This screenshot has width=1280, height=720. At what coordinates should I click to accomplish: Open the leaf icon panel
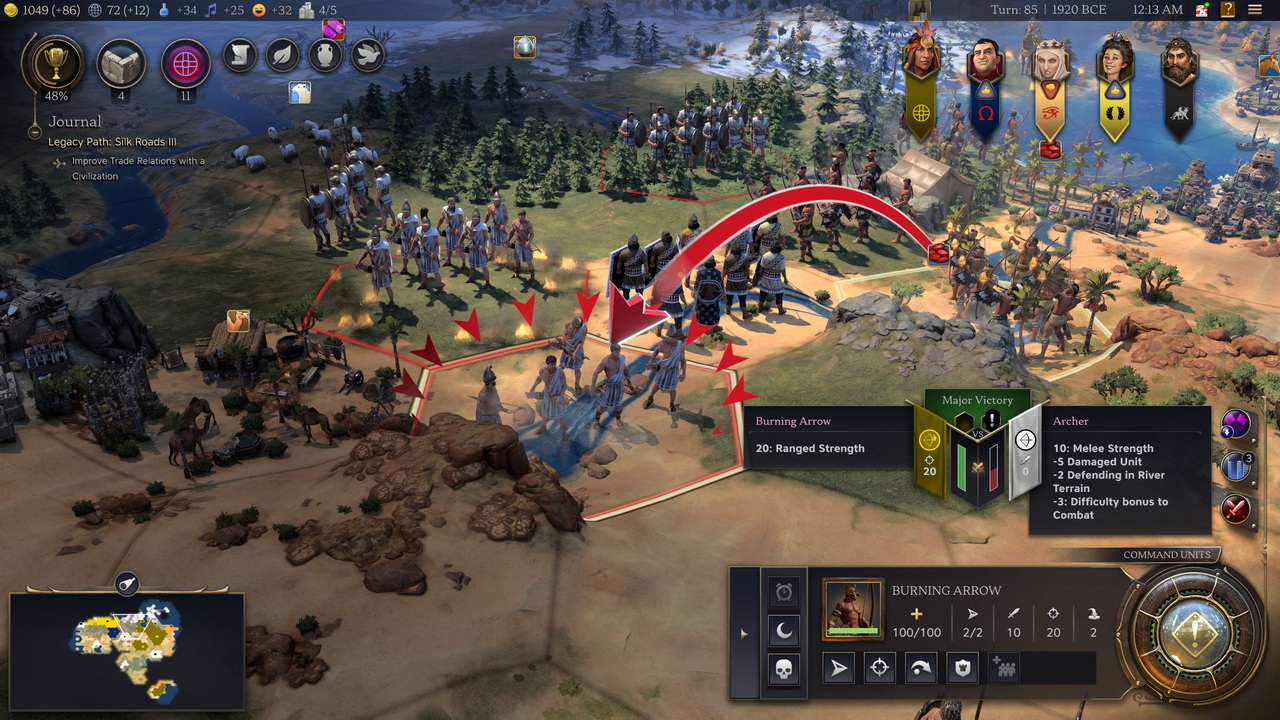coord(283,55)
